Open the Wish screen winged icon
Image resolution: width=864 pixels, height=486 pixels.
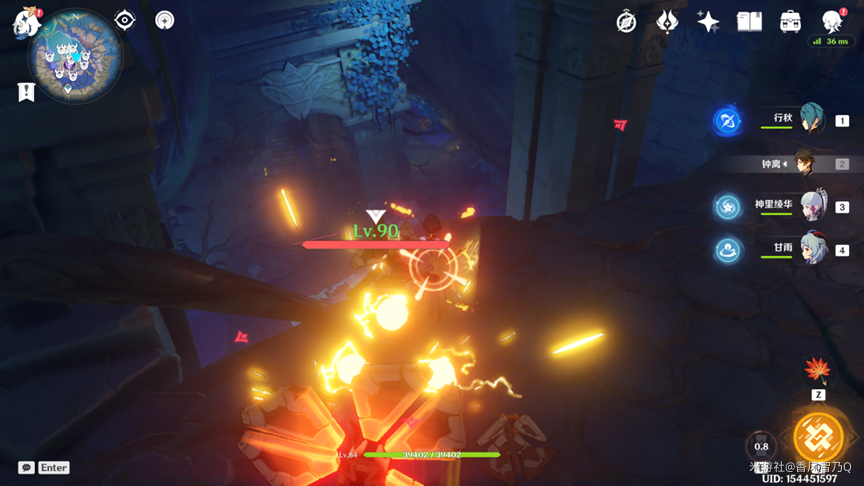pos(667,22)
